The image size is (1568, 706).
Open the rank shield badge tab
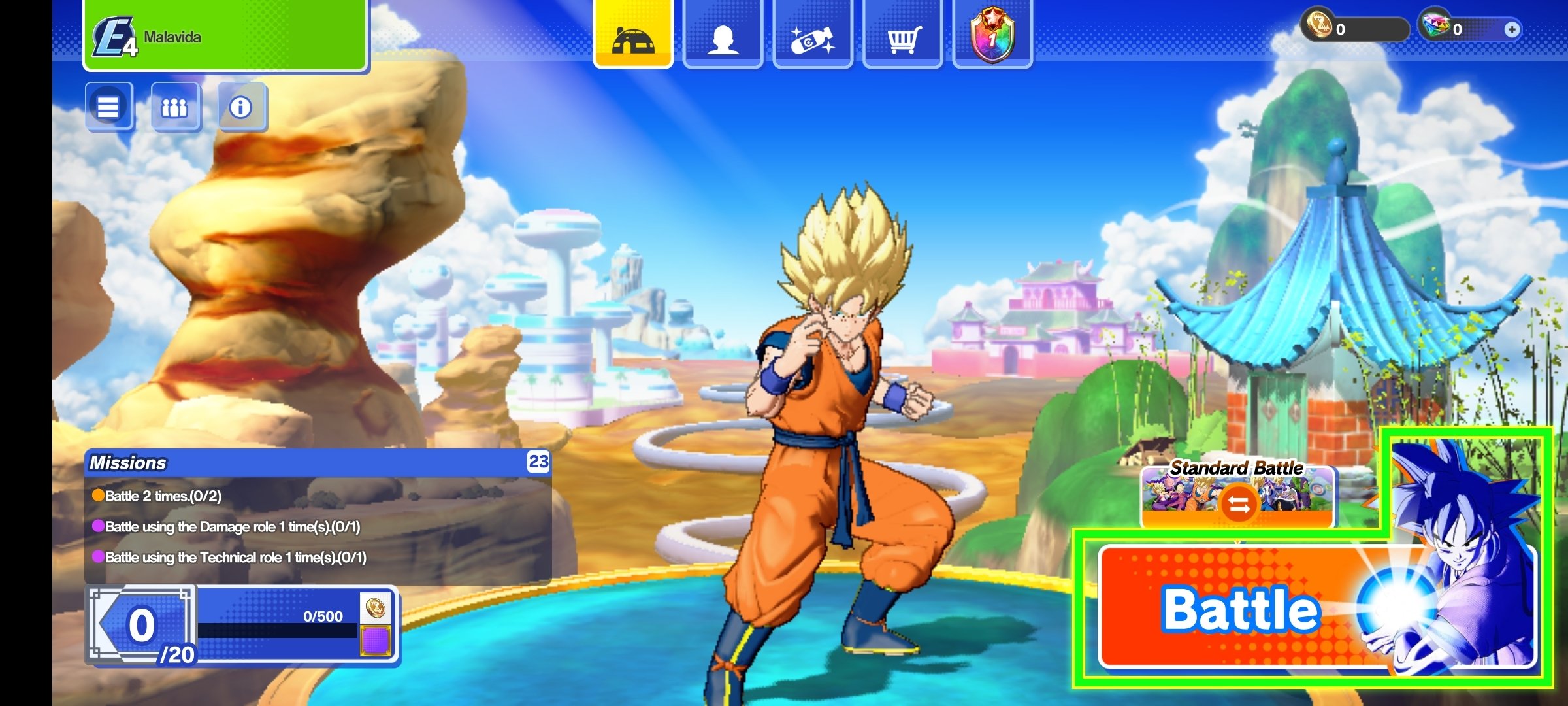pyautogui.click(x=992, y=34)
